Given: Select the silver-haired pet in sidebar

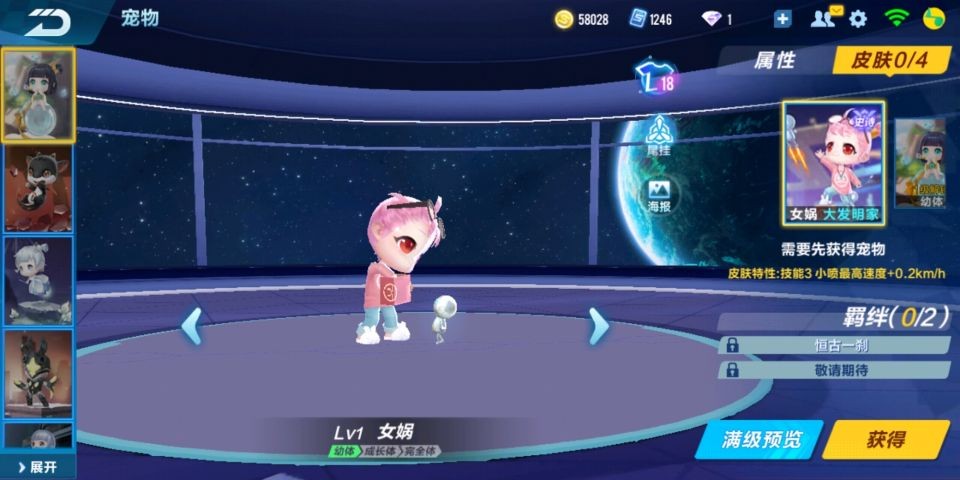Looking at the screenshot, I should [x=38, y=280].
